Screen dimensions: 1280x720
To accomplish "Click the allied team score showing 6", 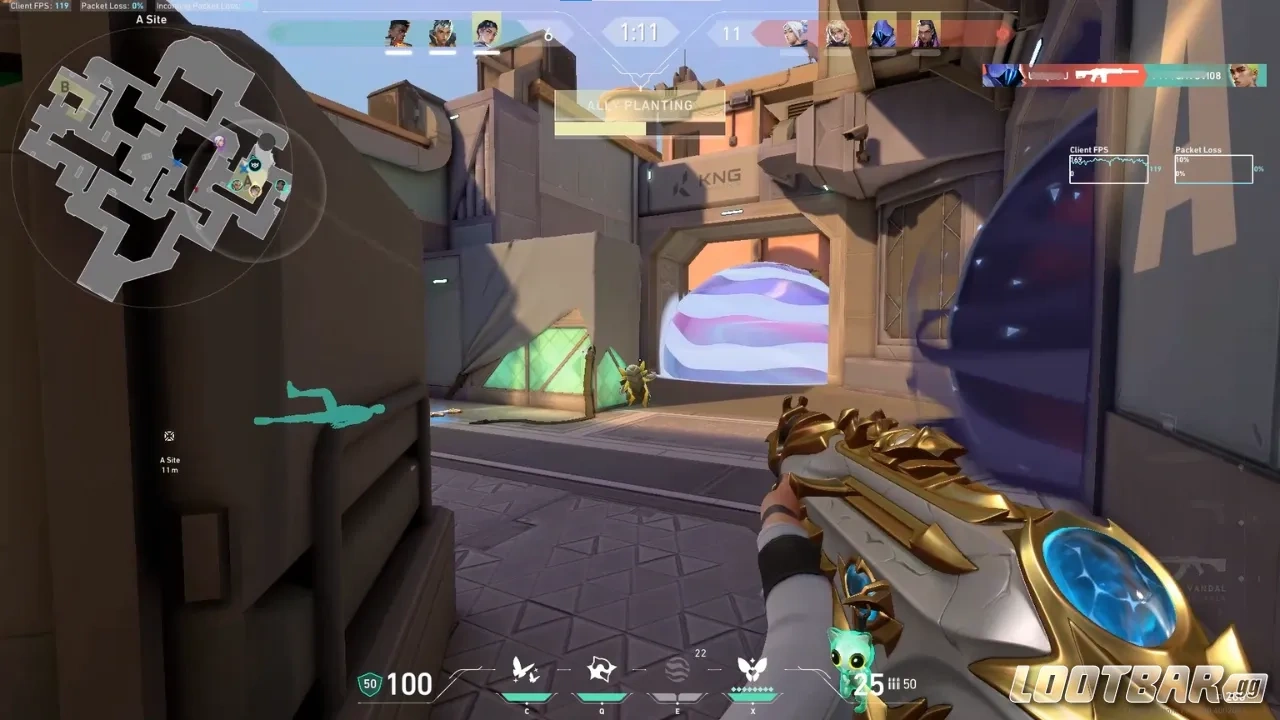I will point(546,32).
